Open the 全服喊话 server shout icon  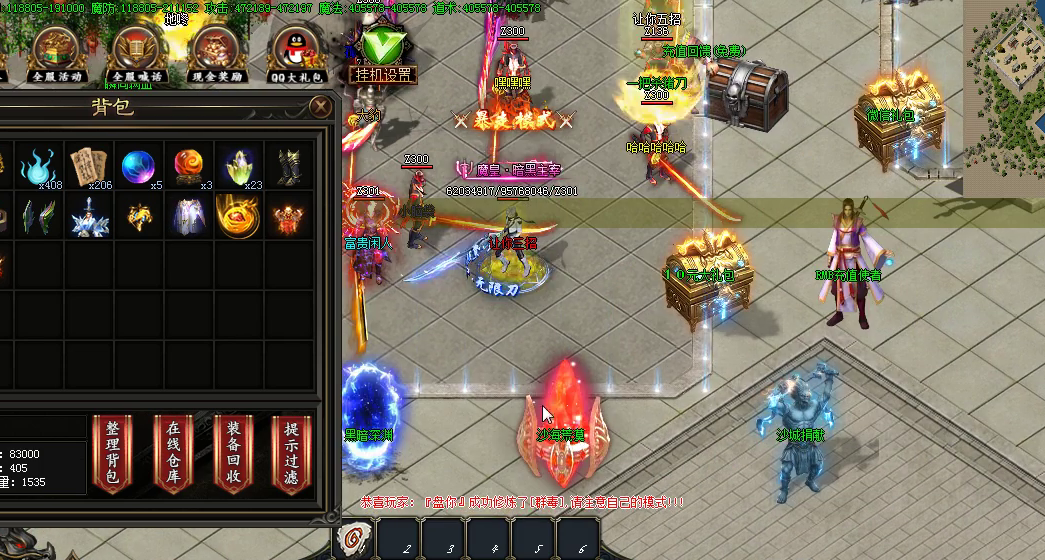137,52
